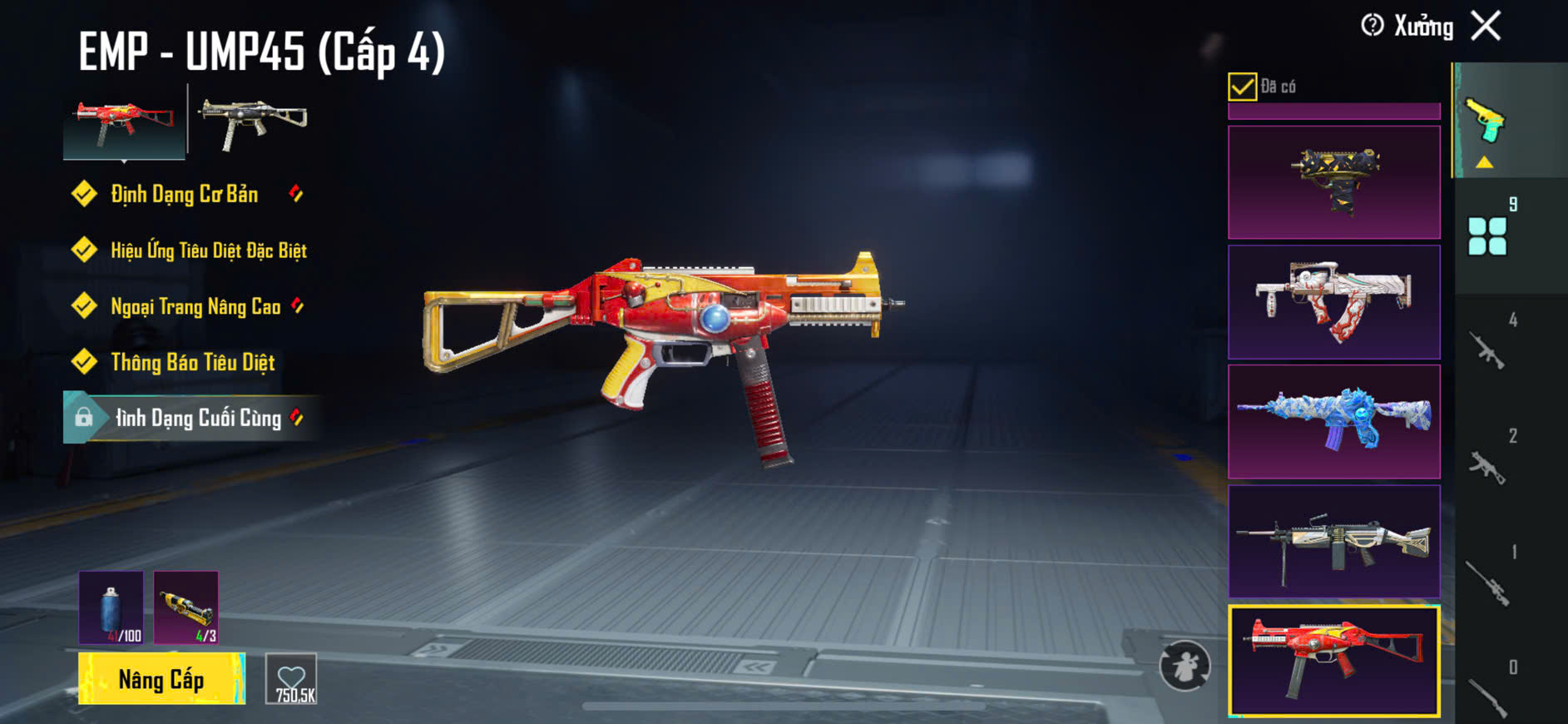Select Thông Báo Tiêu Diệt entry
The image size is (1568, 724).
(x=192, y=362)
